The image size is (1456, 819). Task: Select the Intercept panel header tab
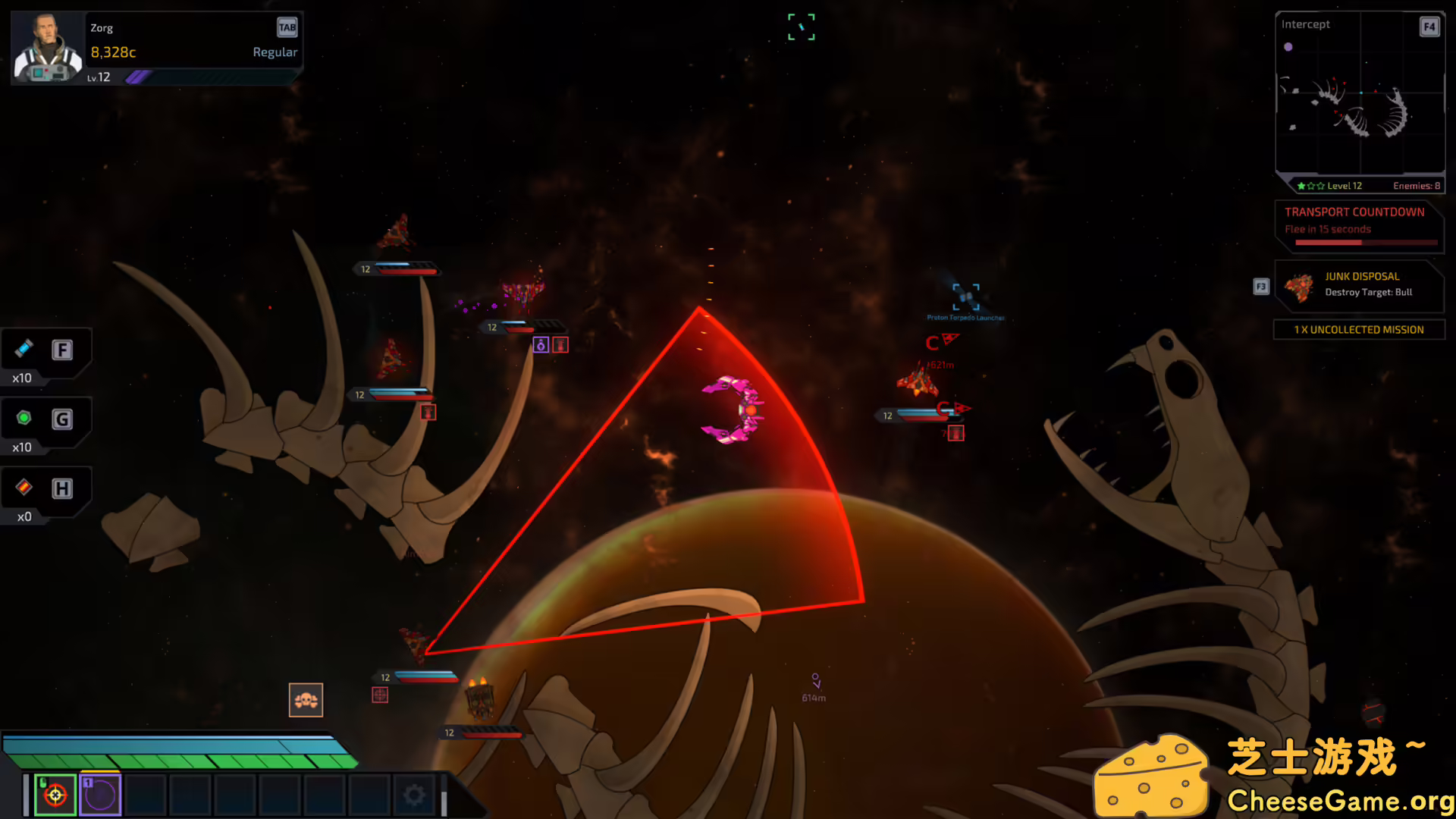(1306, 24)
